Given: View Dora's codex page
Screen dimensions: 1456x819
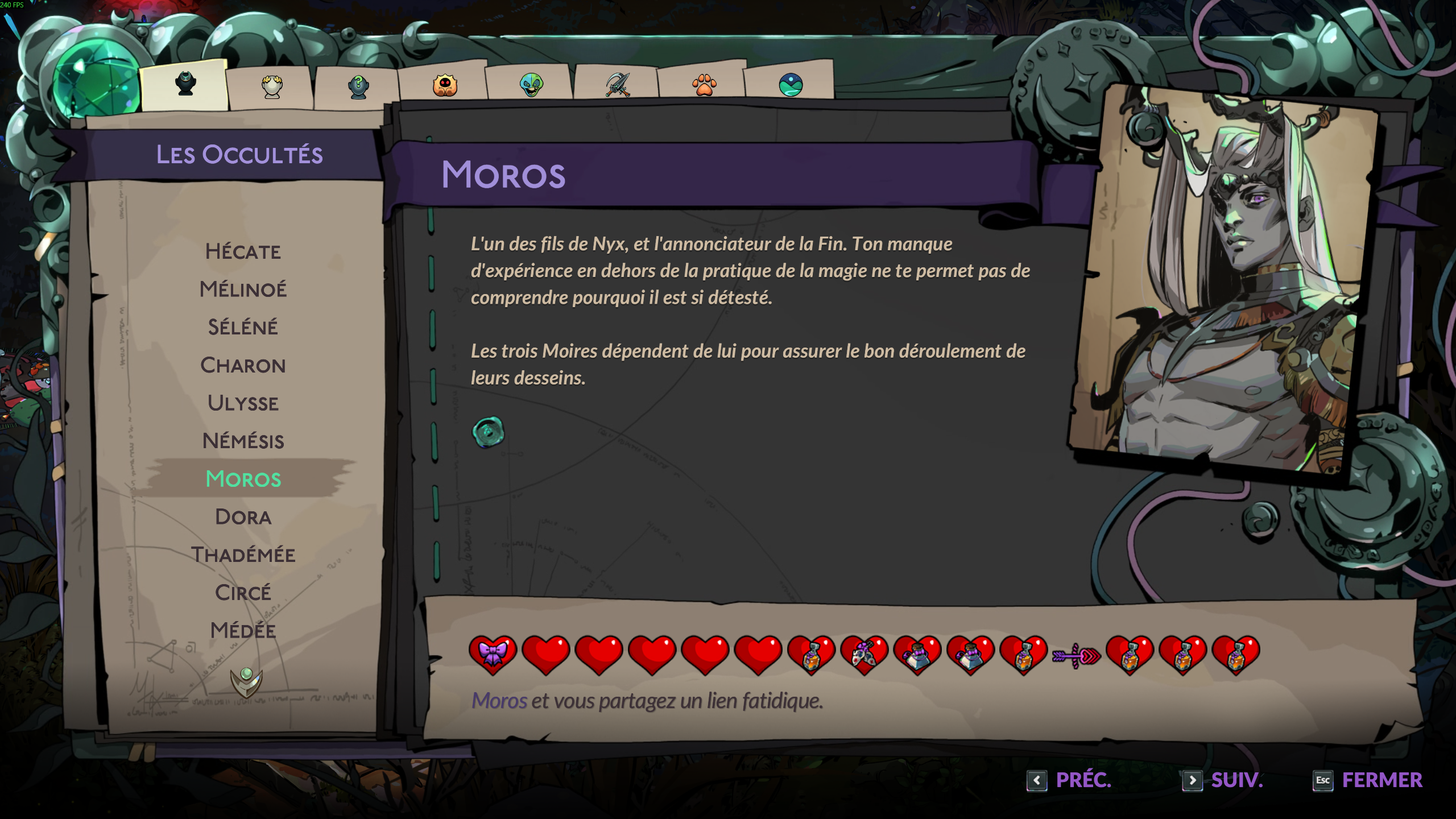Looking at the screenshot, I should point(243,517).
